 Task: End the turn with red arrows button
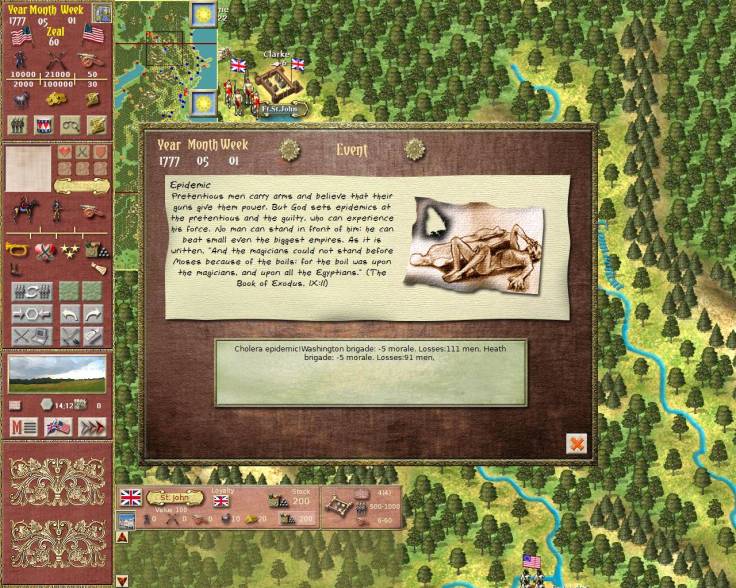(92, 427)
